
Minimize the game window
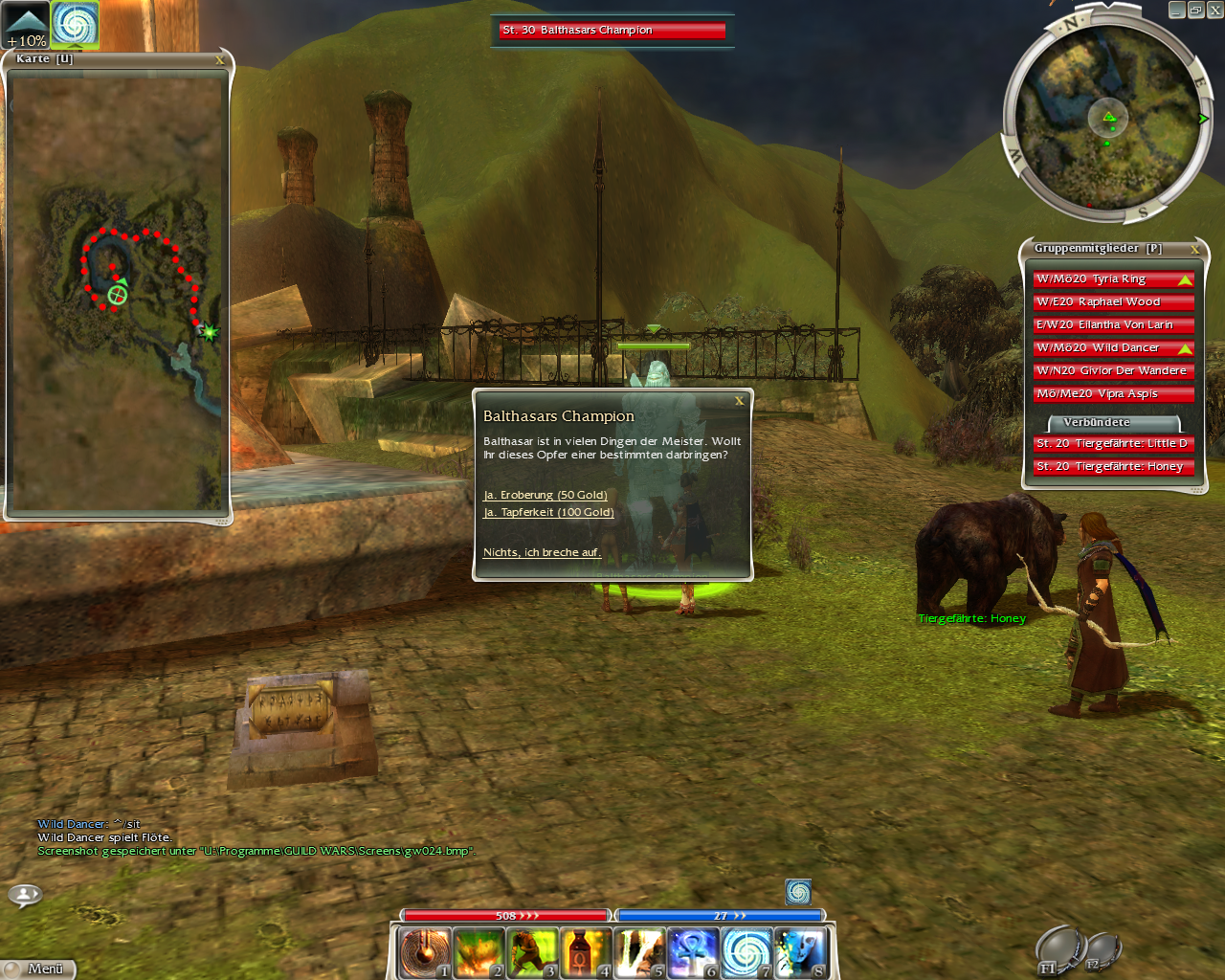pos(1176,10)
